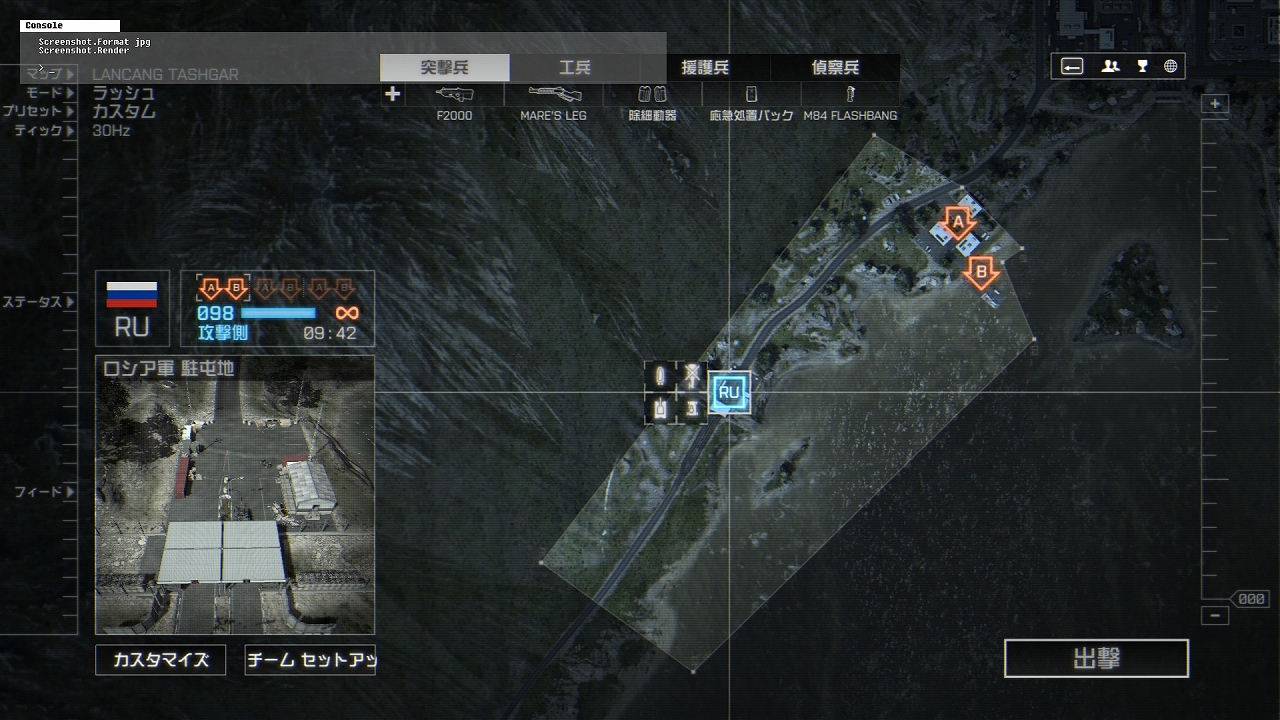Open the 偵察兵 class tab
Screen dimensions: 1280x720
835,68
